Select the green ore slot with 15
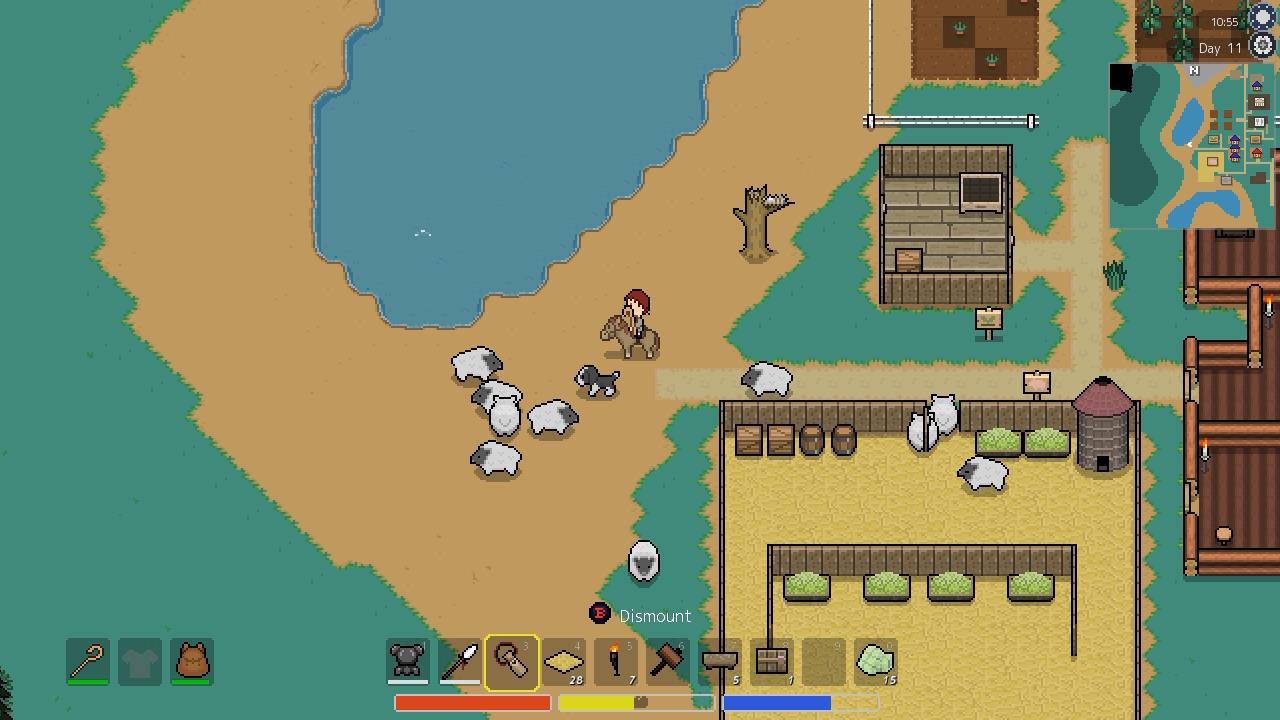This screenshot has height=720, width=1280. coord(876,661)
